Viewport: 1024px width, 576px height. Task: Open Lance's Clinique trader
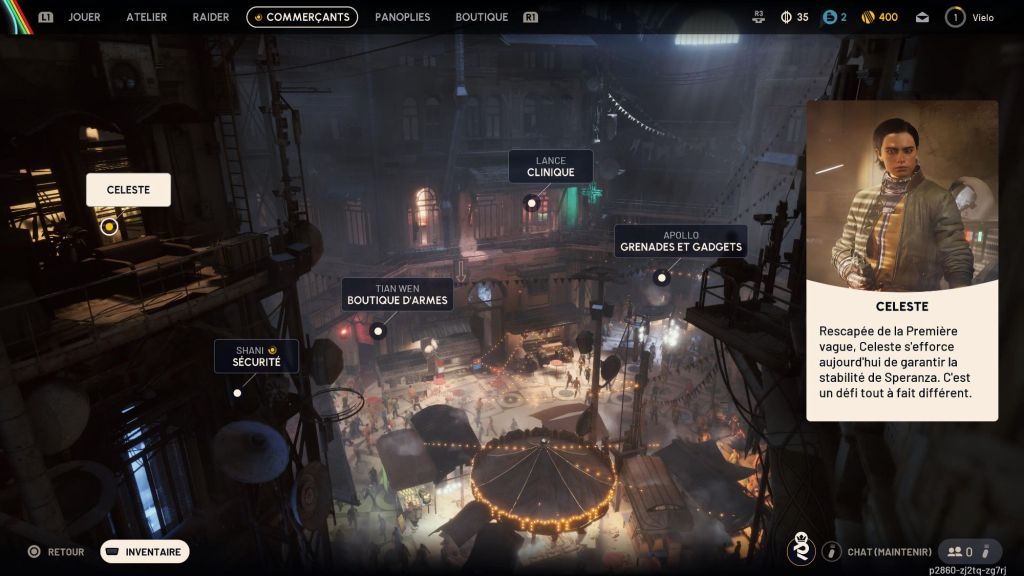click(550, 167)
